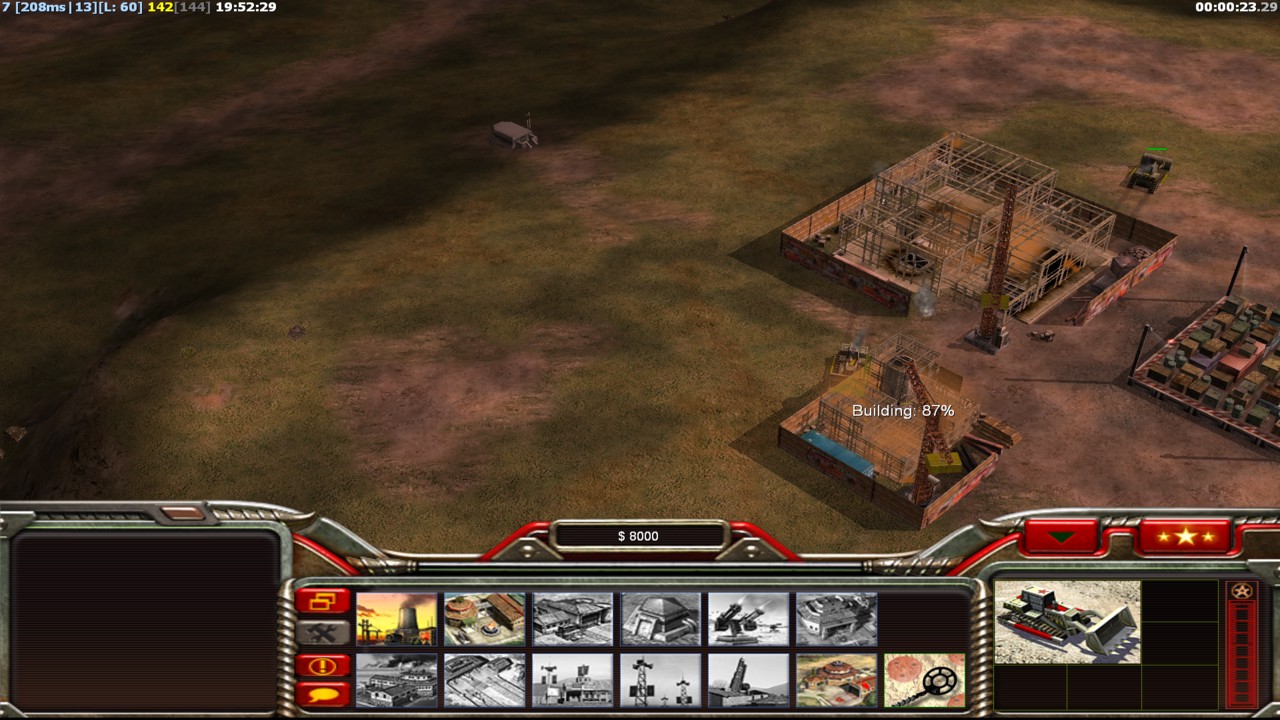Screen dimensions: 1280x720
Task: Click the red exclamation mark button
Action: [322, 666]
